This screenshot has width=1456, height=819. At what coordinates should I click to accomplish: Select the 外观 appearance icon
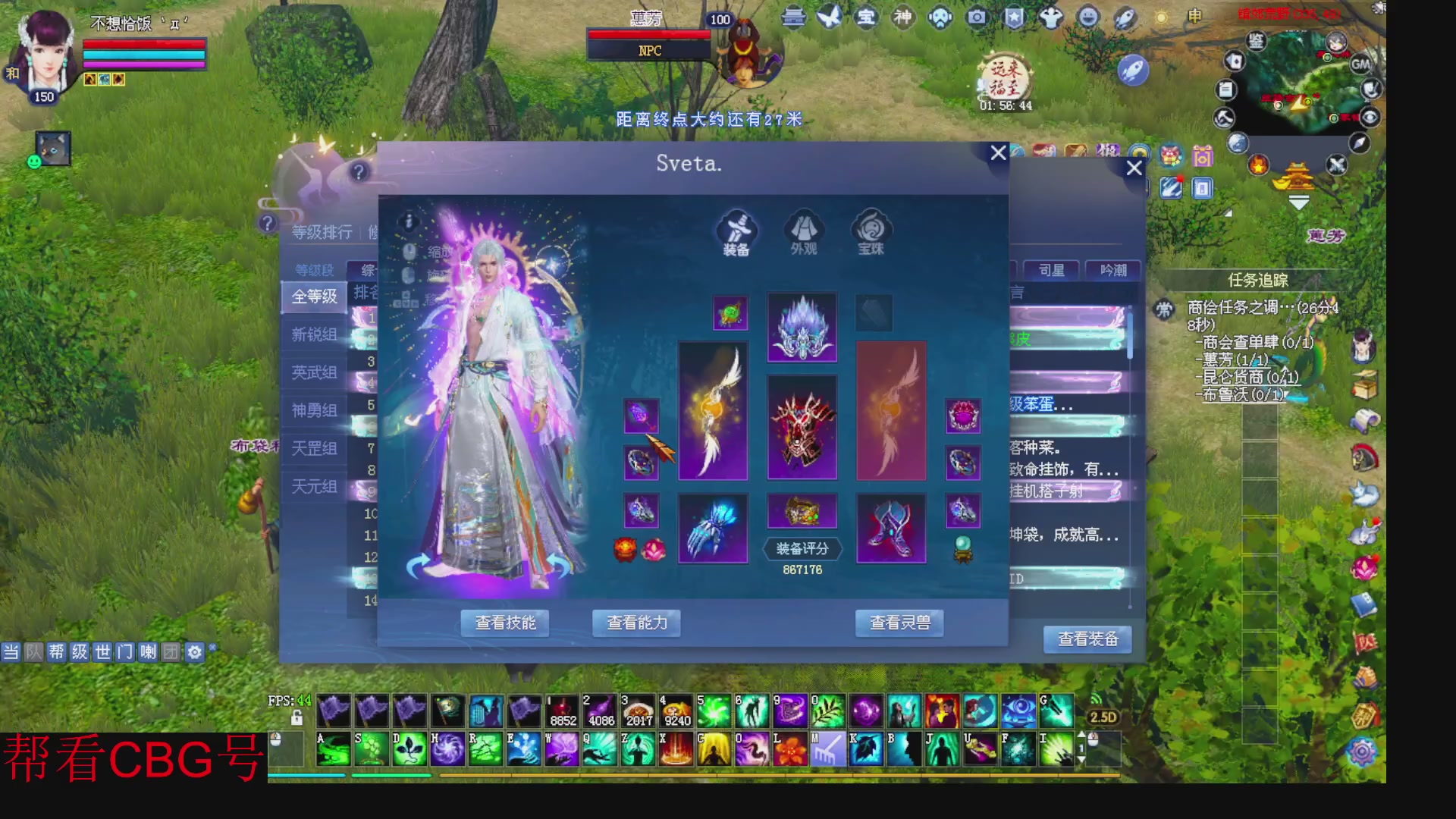coord(804,231)
